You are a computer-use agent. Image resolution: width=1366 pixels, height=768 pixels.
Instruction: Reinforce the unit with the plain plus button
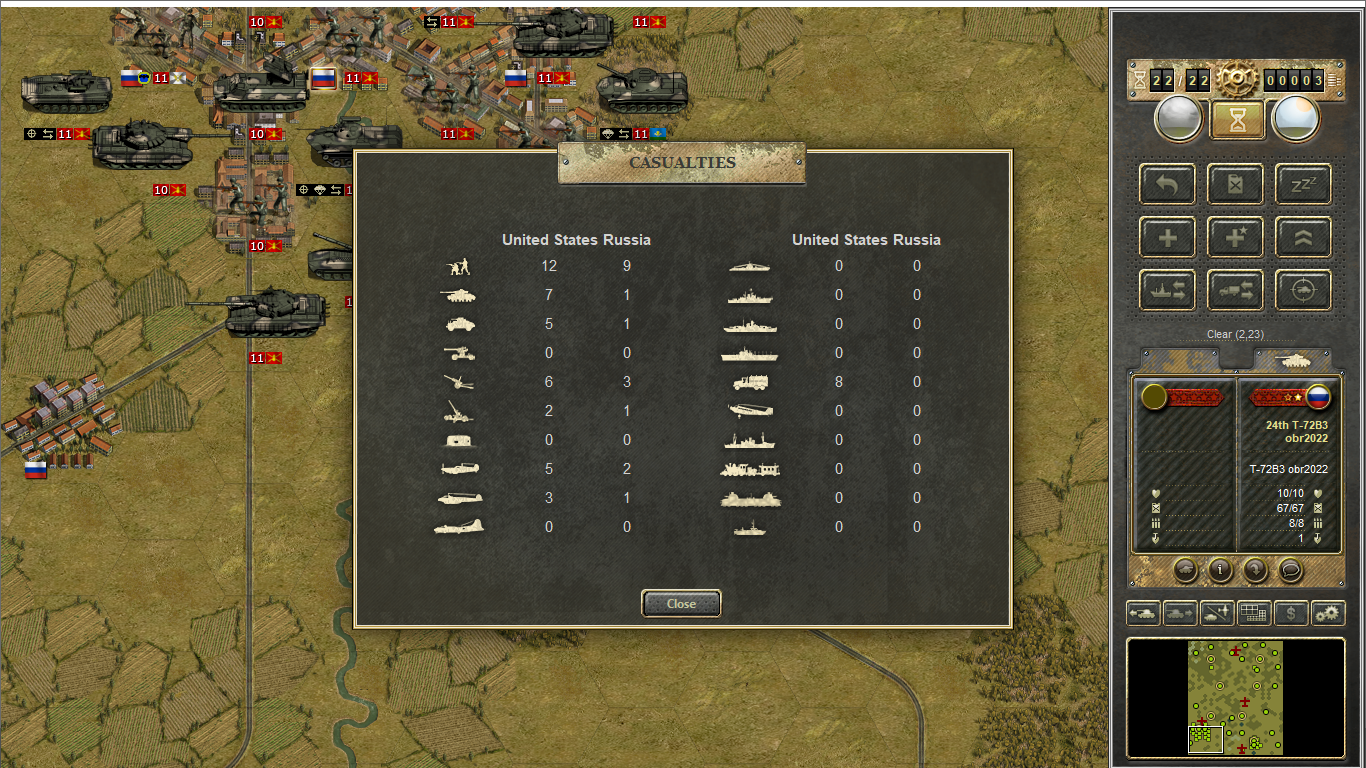coord(1167,237)
